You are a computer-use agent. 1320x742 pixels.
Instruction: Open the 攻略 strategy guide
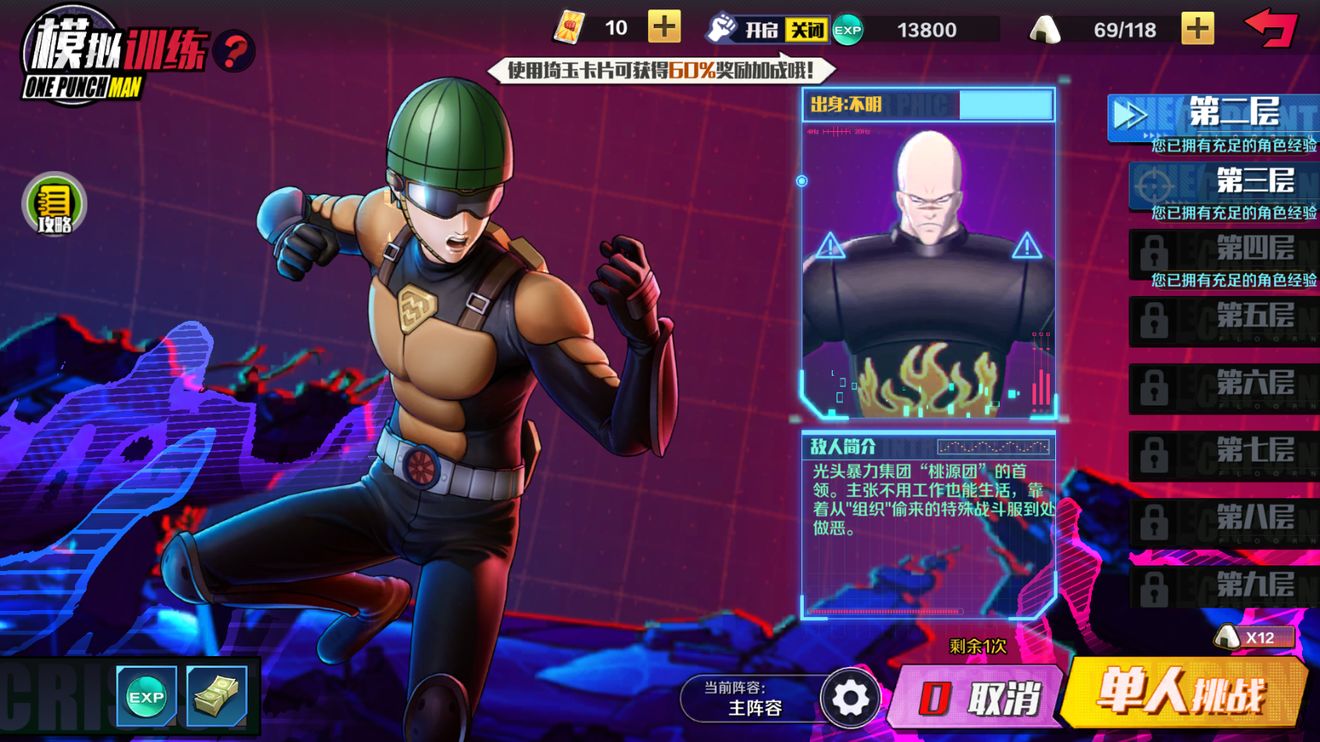pyautogui.click(x=55, y=205)
